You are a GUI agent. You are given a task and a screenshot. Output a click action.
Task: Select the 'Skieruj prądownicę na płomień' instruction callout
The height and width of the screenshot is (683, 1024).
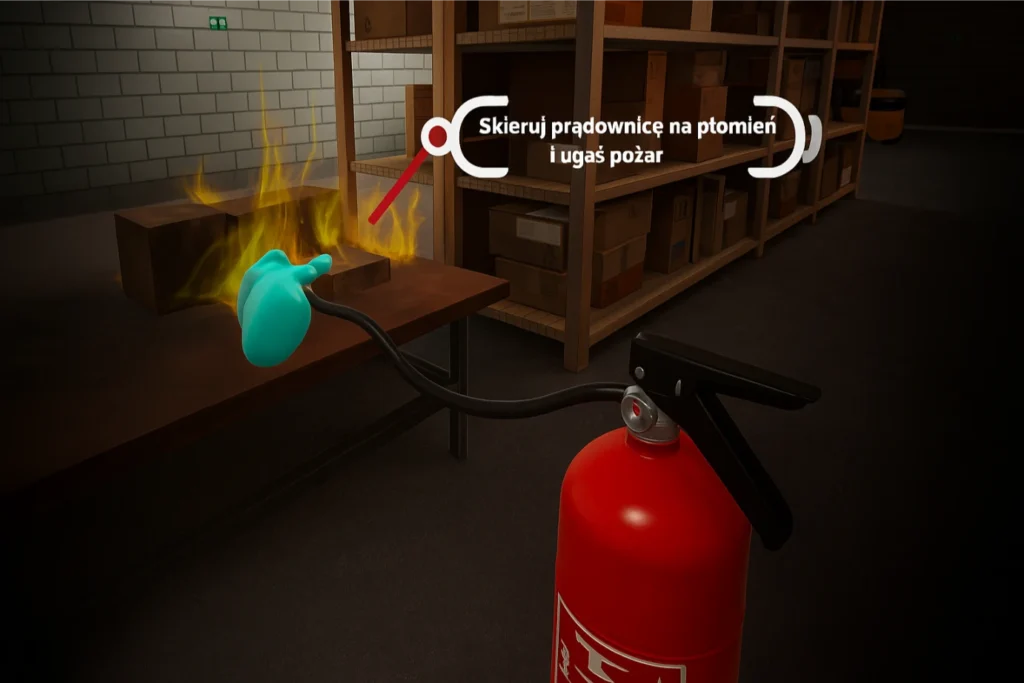coord(627,140)
